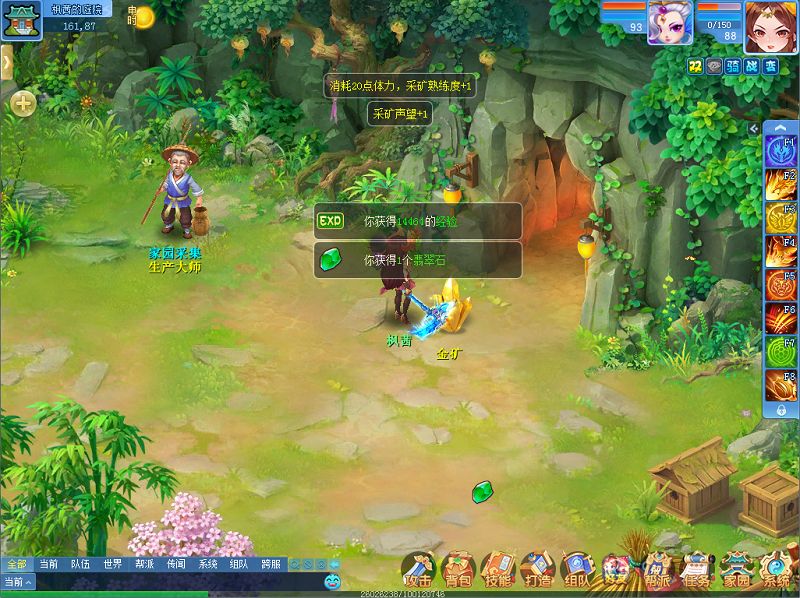The height and width of the screenshot is (598, 800).
Task: Open the 家园 homestead menu
Action: [x=736, y=570]
